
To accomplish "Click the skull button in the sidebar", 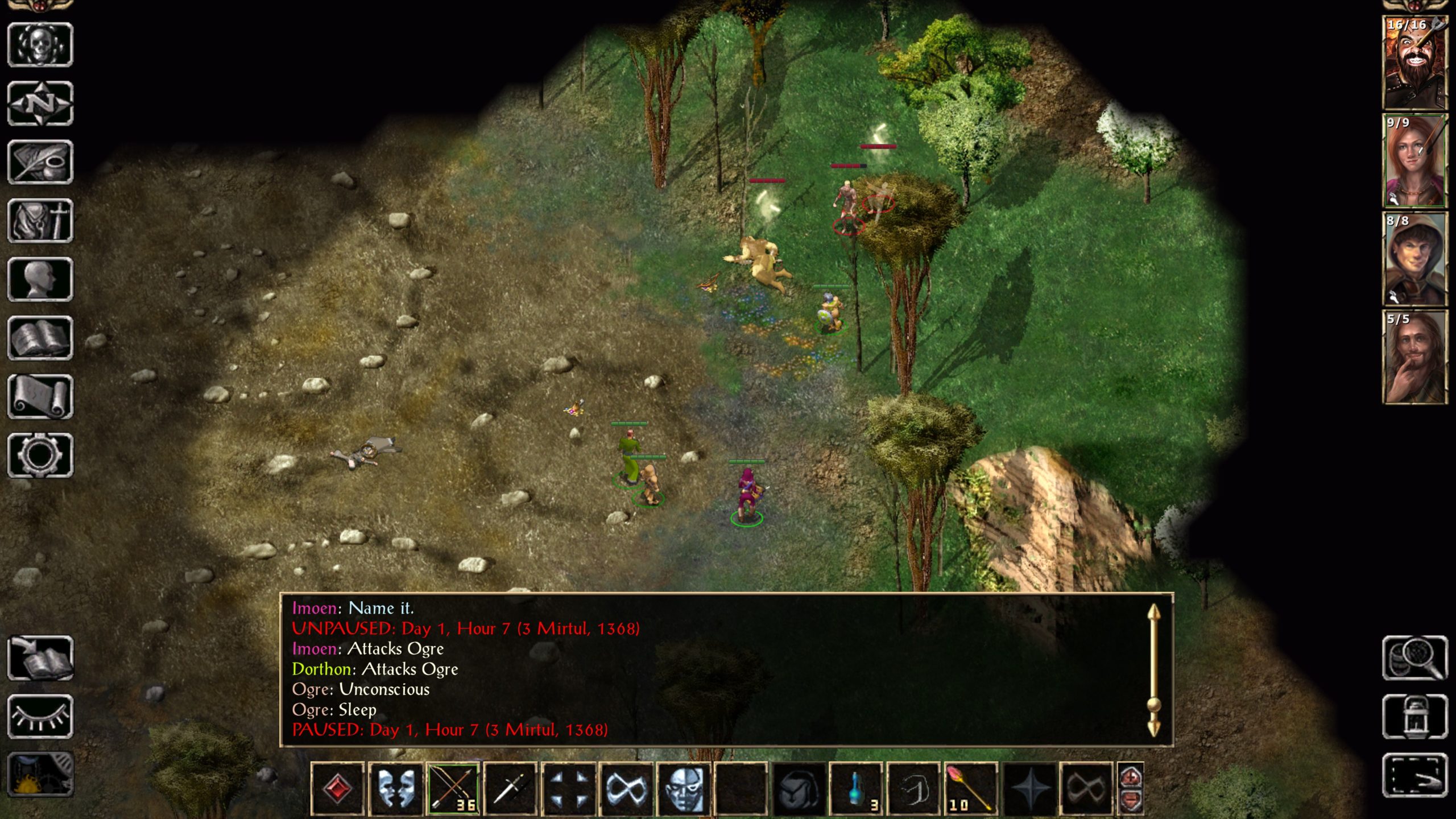I will [40, 45].
